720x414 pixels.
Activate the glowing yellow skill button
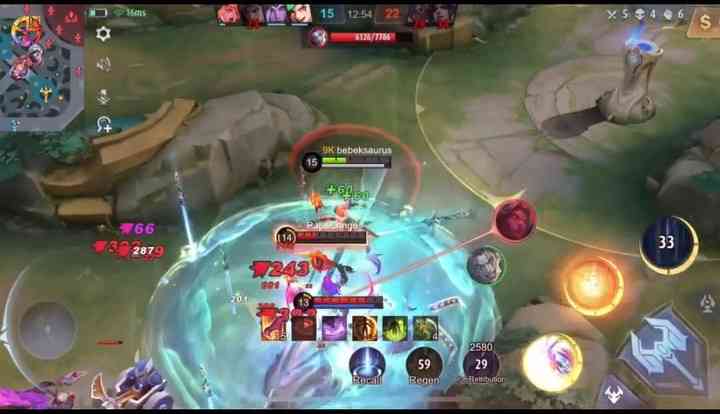click(552, 361)
